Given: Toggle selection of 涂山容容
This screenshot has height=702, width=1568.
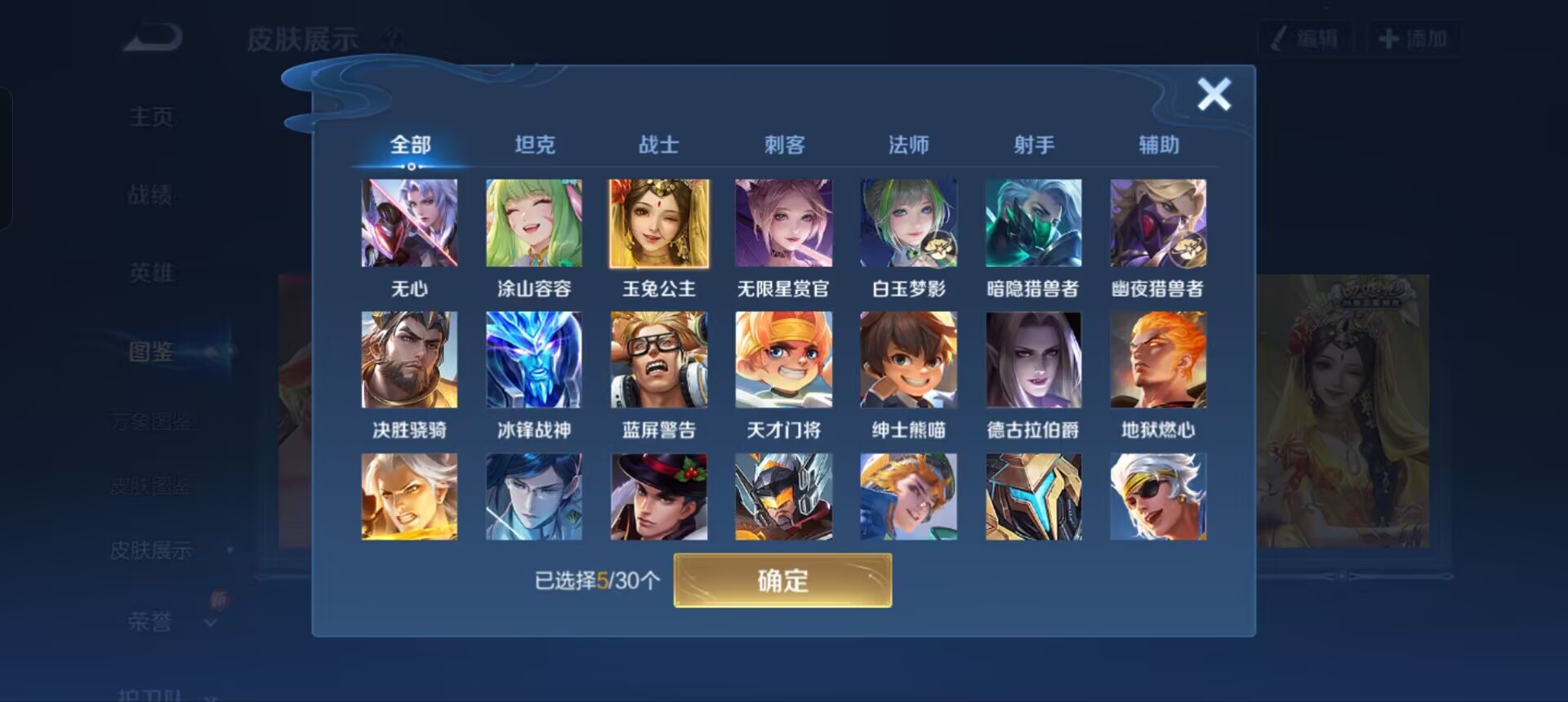Looking at the screenshot, I should 533,222.
